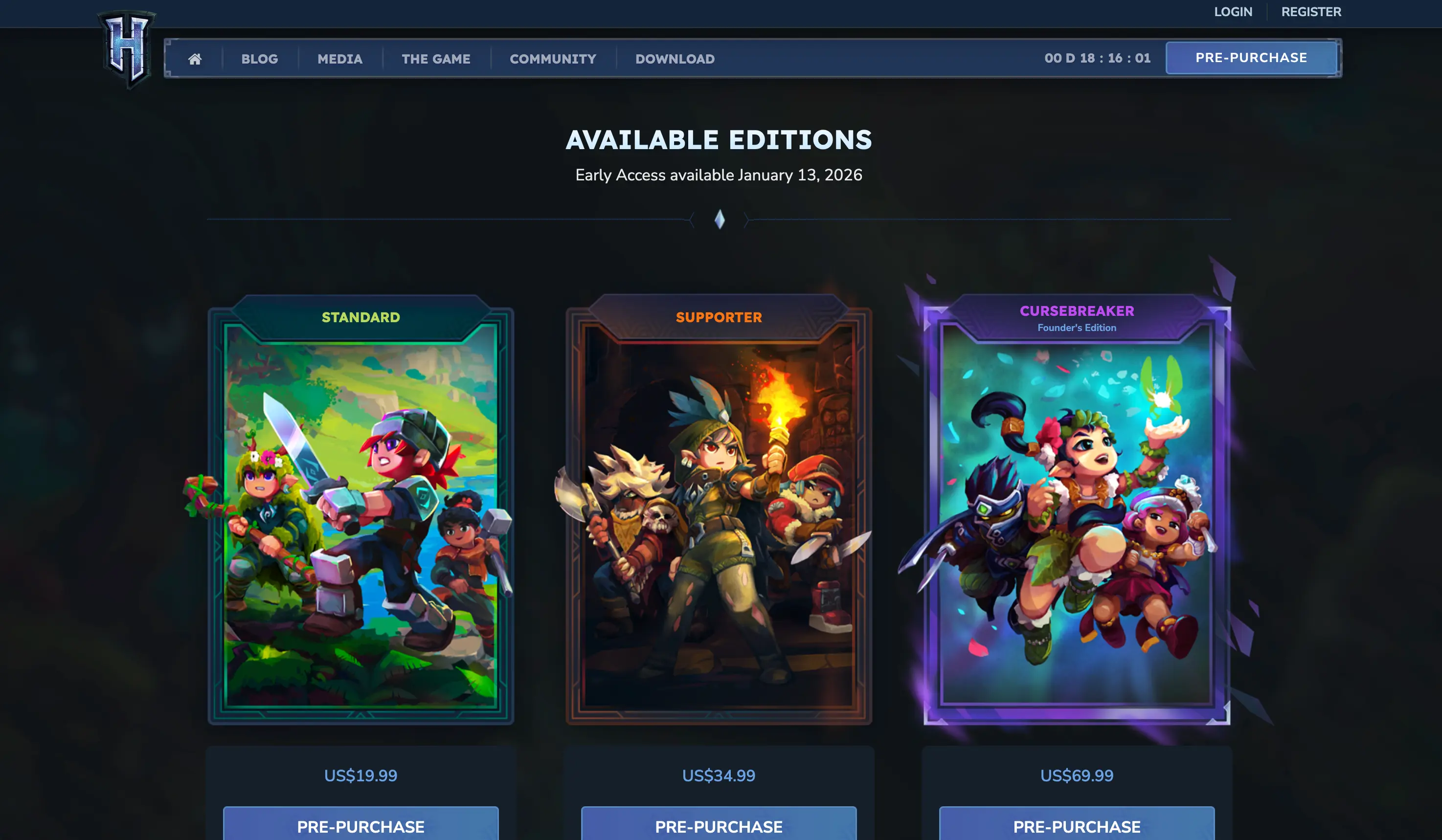Viewport: 1442px width, 840px height.
Task: Click the countdown timer display
Action: tap(1098, 57)
